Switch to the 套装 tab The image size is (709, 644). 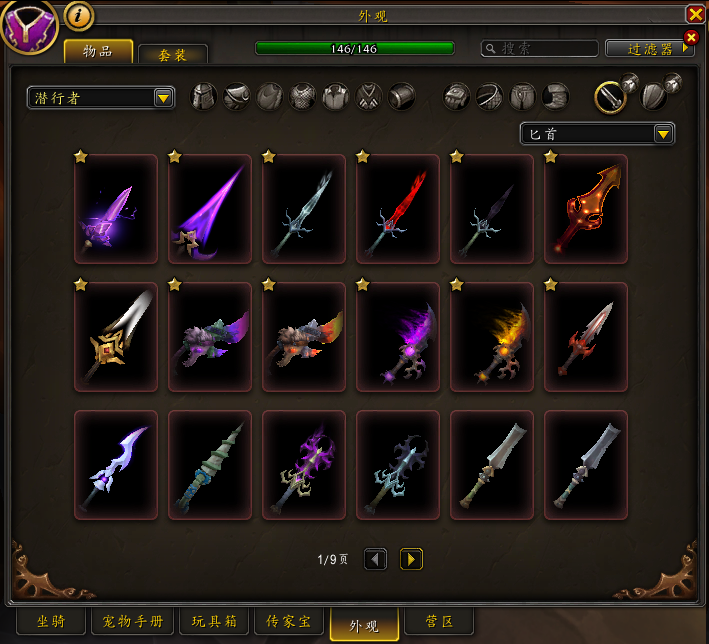173,55
